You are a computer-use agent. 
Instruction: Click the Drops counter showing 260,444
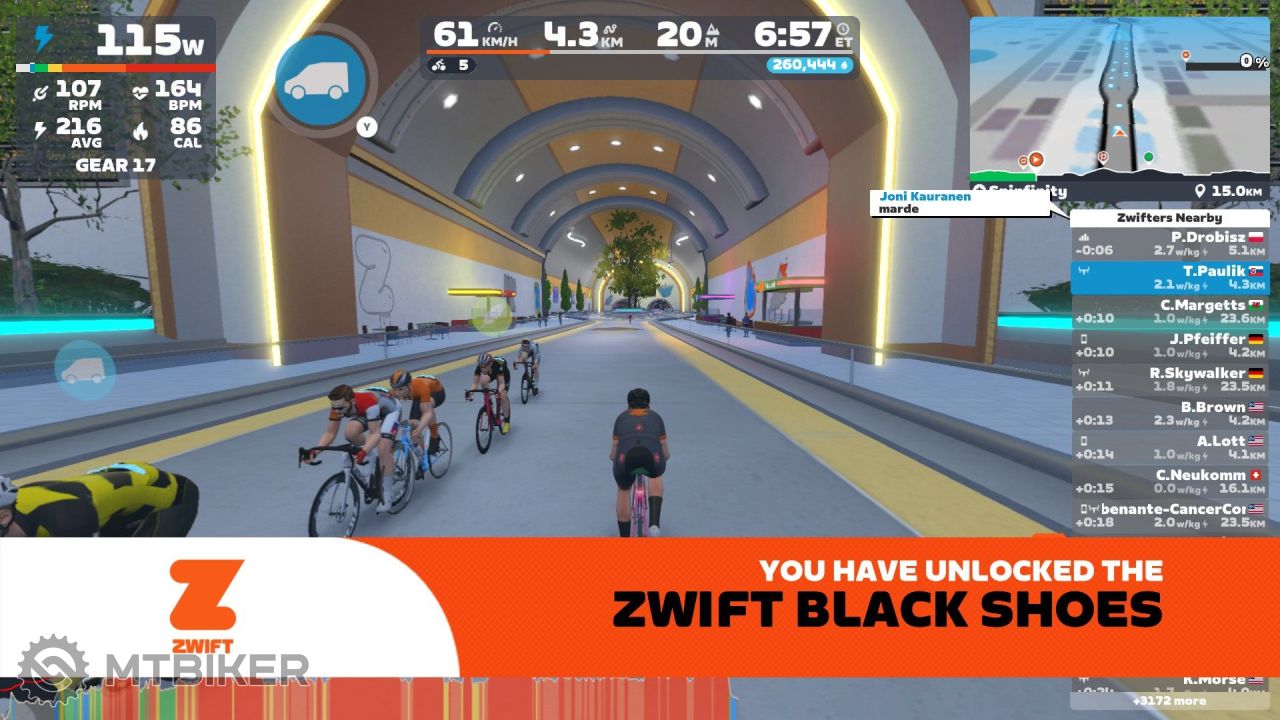(x=811, y=65)
